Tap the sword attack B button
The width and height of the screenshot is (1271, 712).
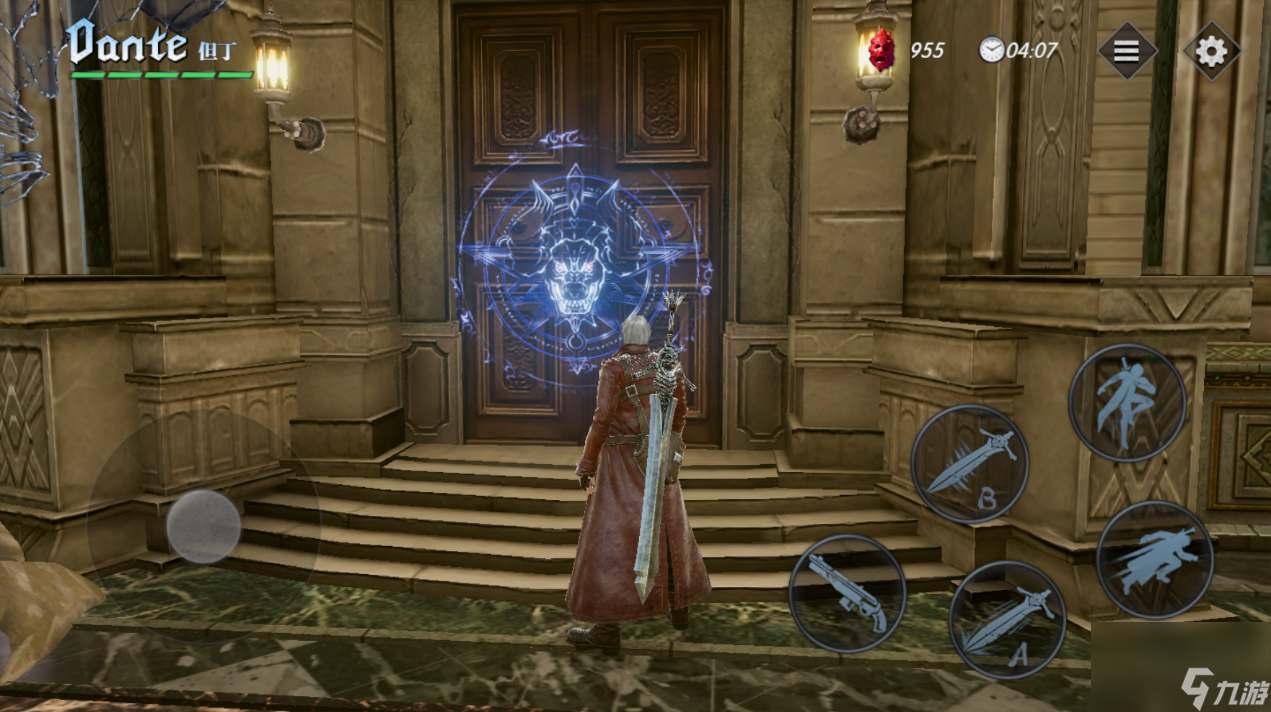point(969,463)
